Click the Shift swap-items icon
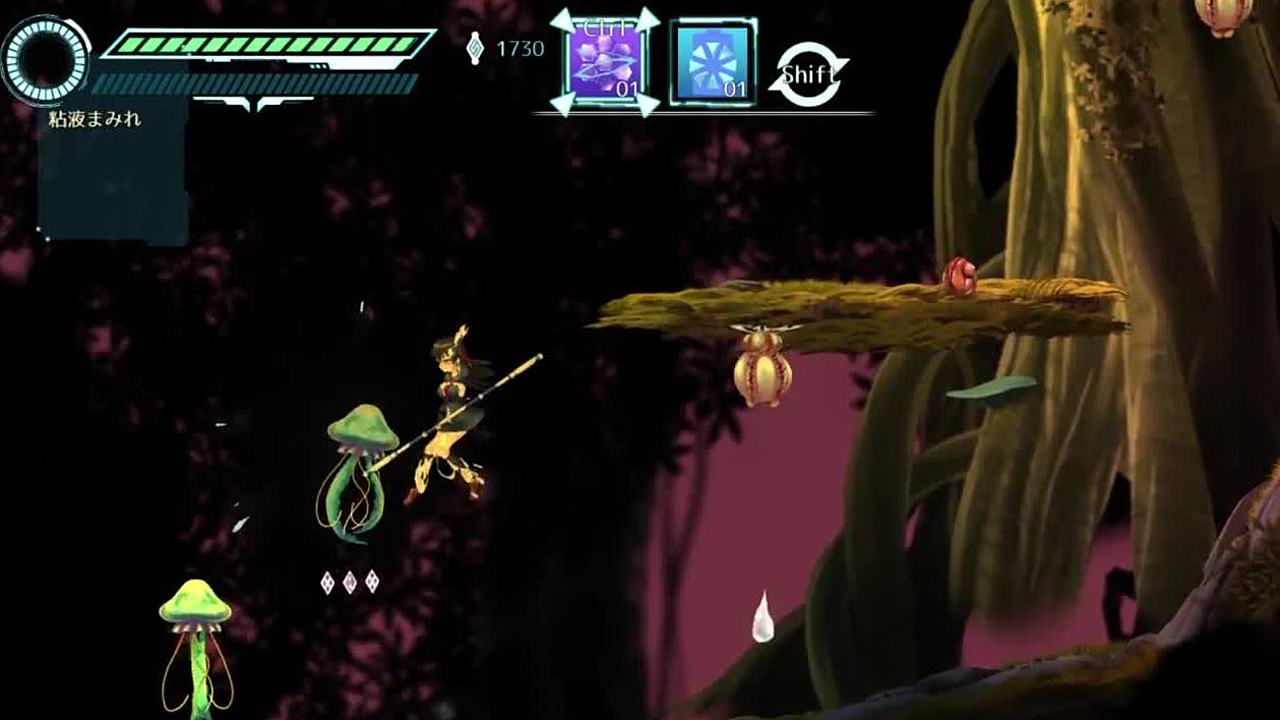This screenshot has height=720, width=1280. click(x=809, y=73)
